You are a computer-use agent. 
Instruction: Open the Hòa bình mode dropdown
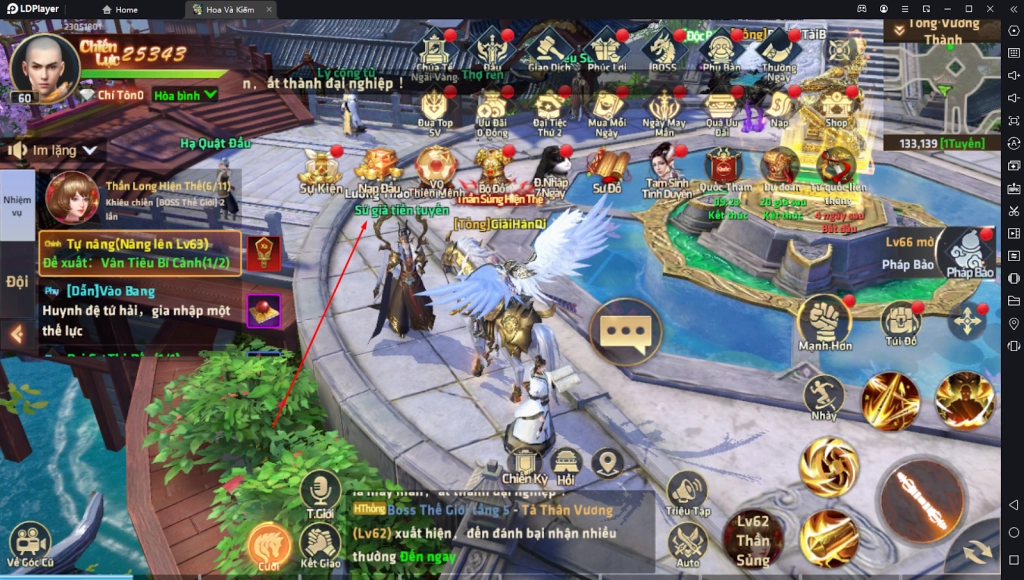(x=186, y=95)
